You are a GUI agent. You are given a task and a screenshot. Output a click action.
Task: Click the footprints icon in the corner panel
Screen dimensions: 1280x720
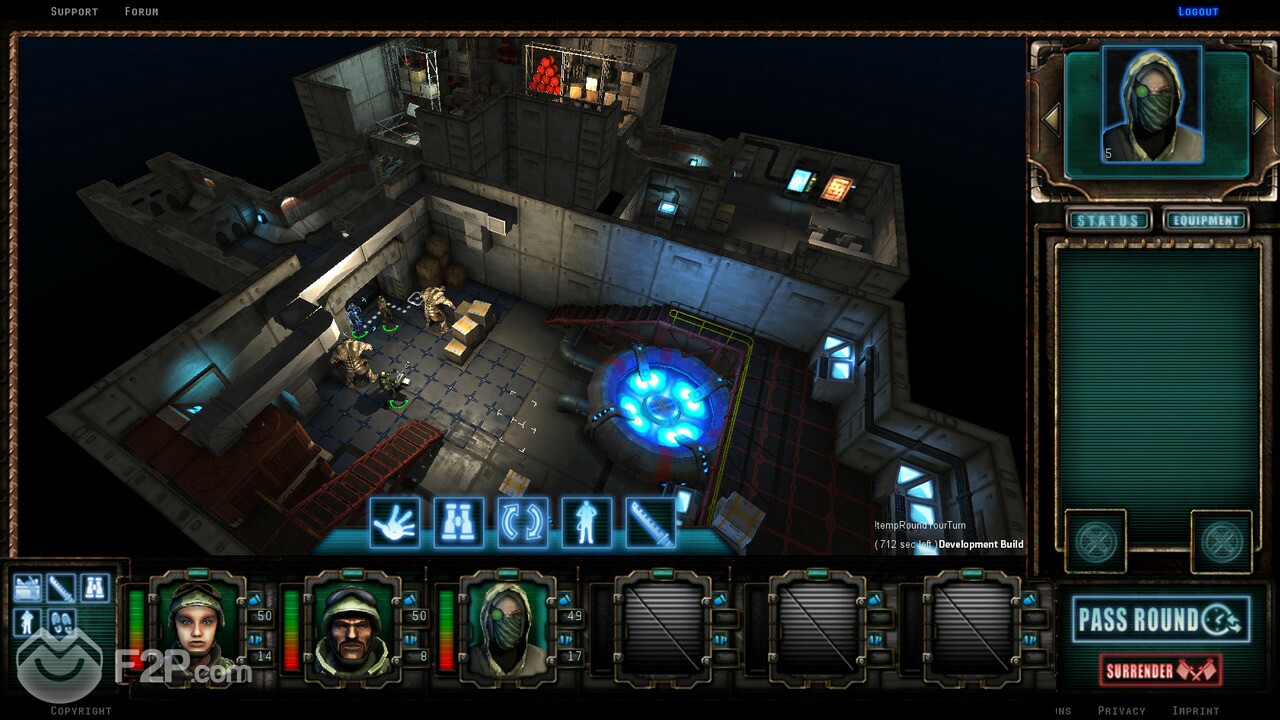61,622
